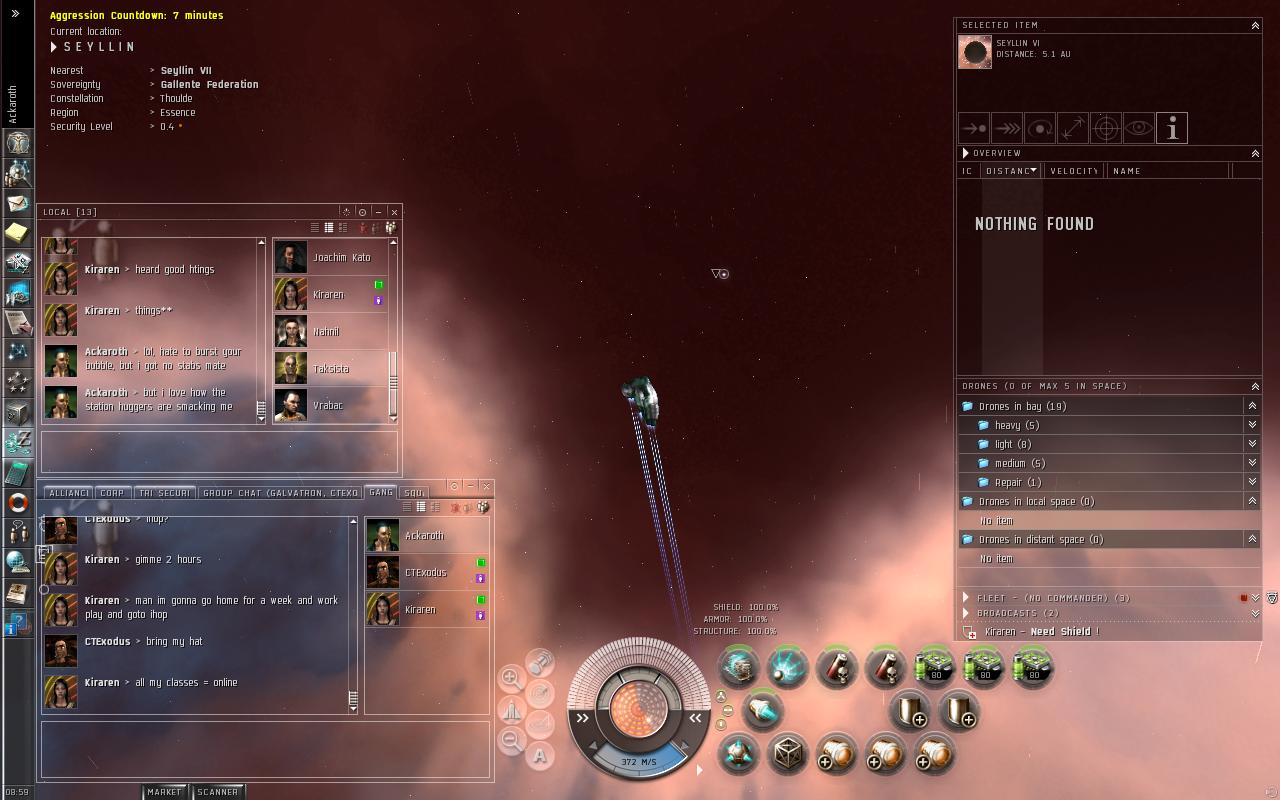
Task: Click the gang chat text input box
Action: point(265,749)
